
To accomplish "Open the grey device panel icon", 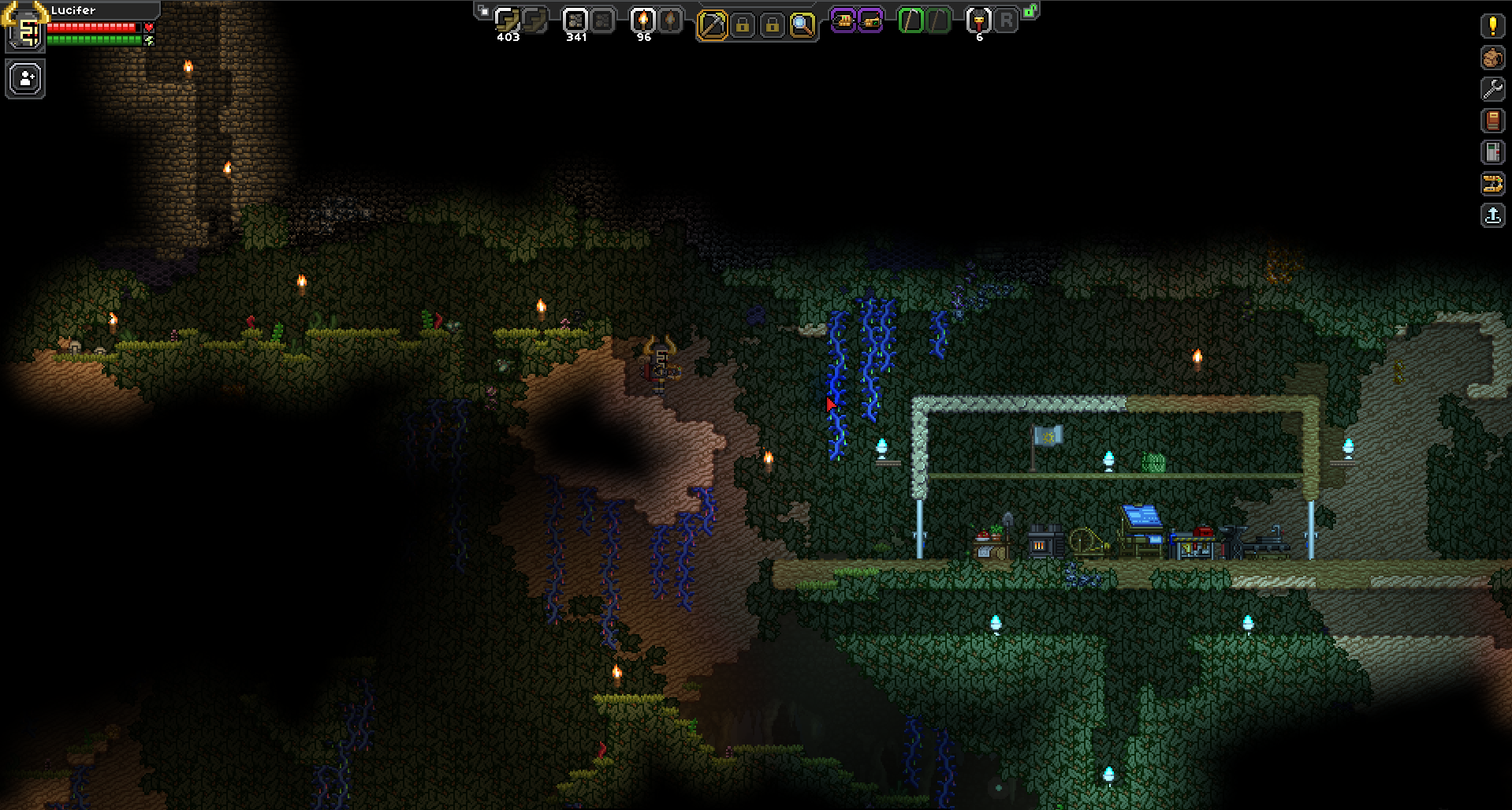I will coord(1492,152).
